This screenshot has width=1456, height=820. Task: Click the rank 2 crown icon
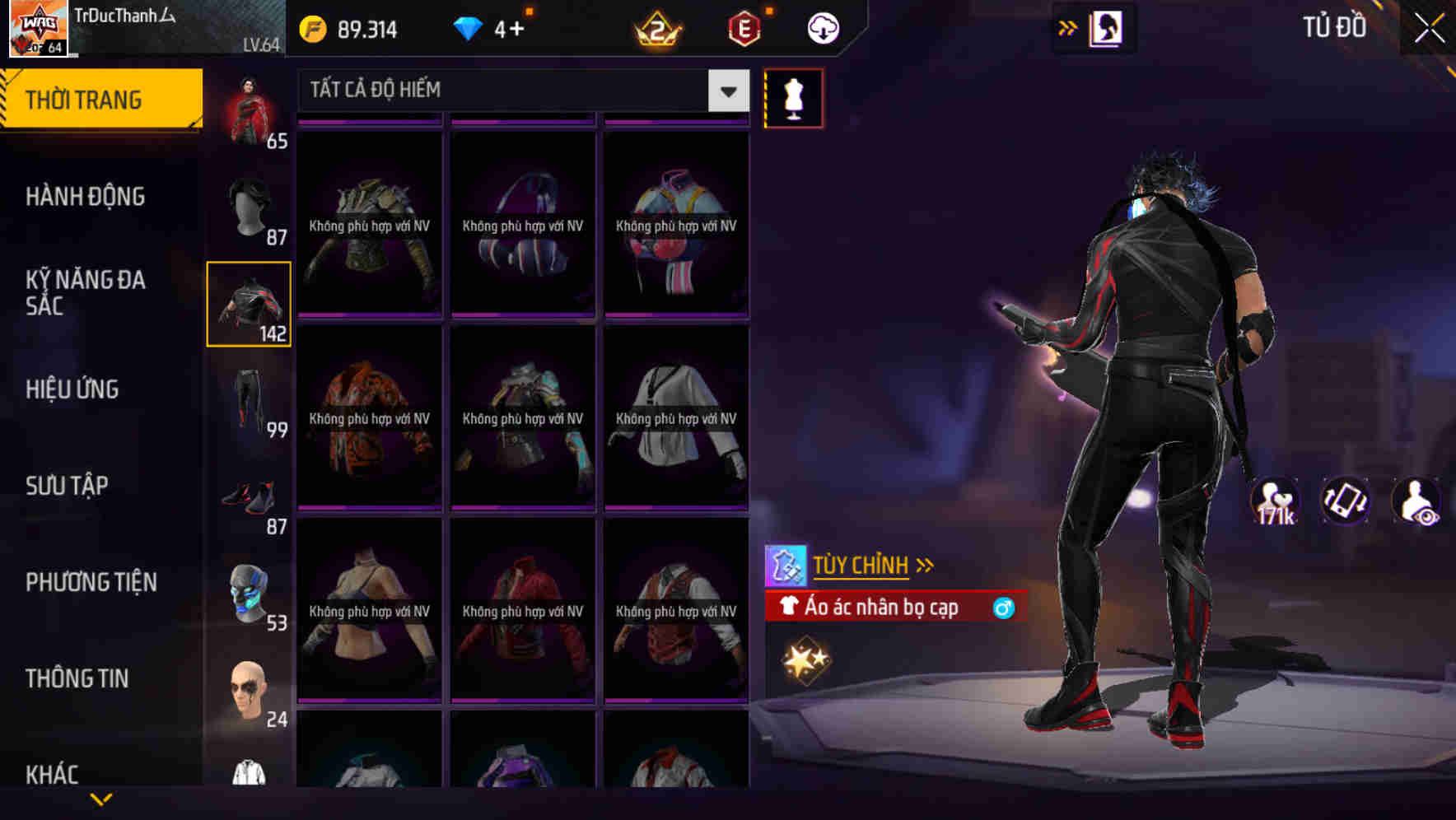pyautogui.click(x=659, y=27)
